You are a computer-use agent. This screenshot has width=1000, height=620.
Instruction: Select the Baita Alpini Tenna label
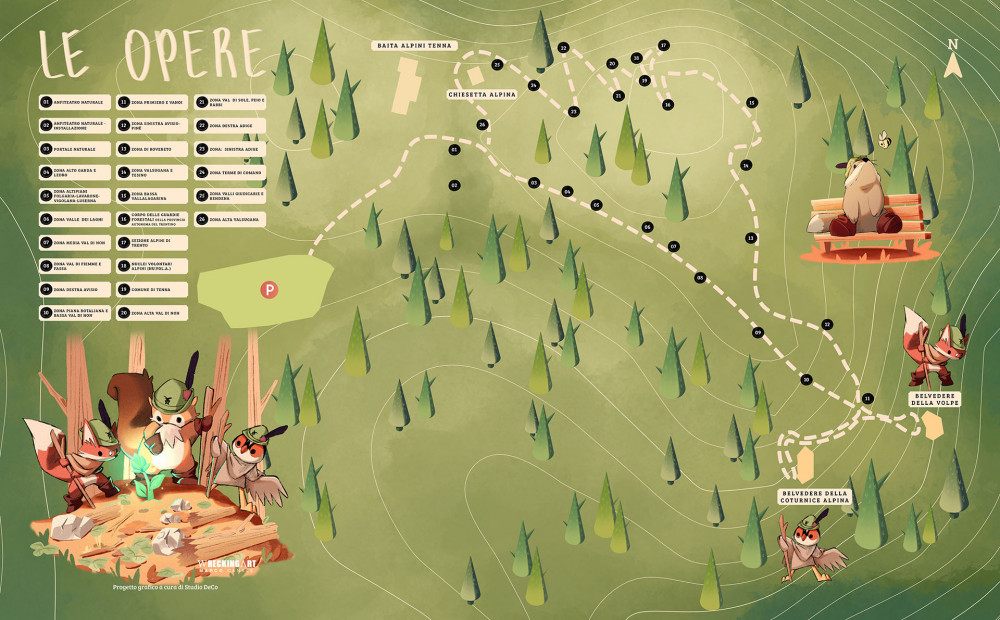coord(414,45)
